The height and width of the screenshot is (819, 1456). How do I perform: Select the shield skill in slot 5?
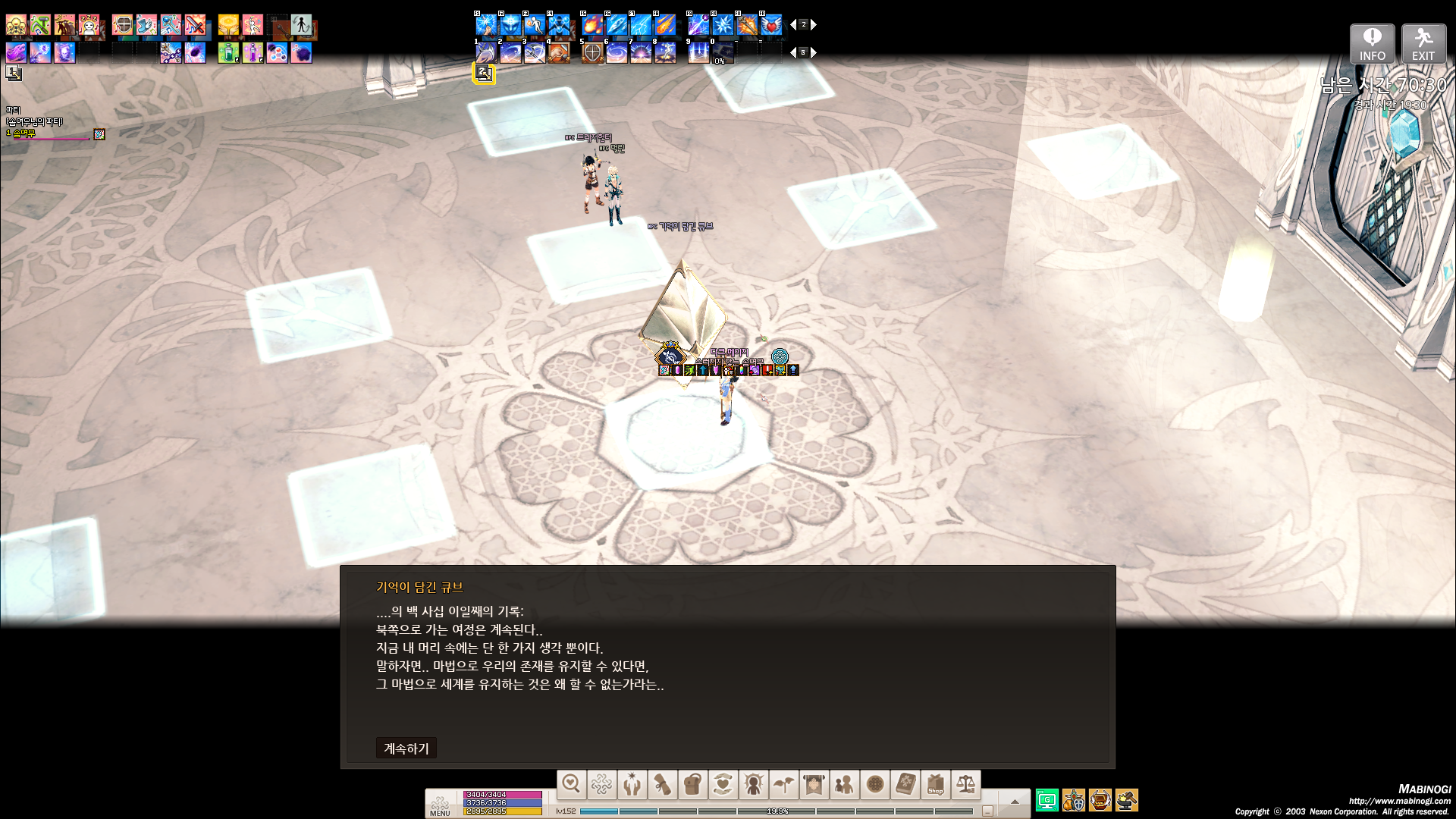(x=592, y=52)
